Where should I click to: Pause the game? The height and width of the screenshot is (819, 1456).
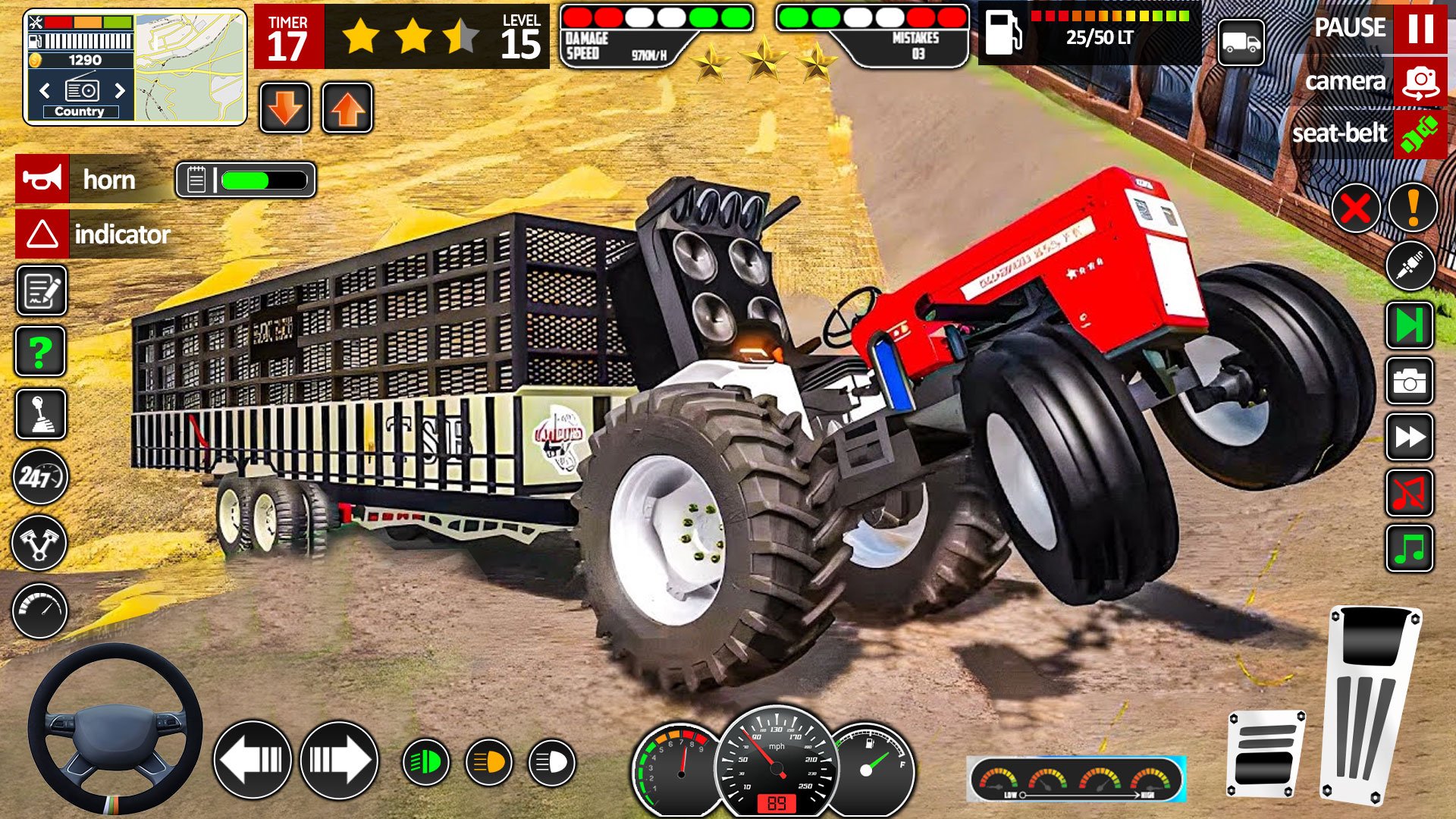[1420, 29]
